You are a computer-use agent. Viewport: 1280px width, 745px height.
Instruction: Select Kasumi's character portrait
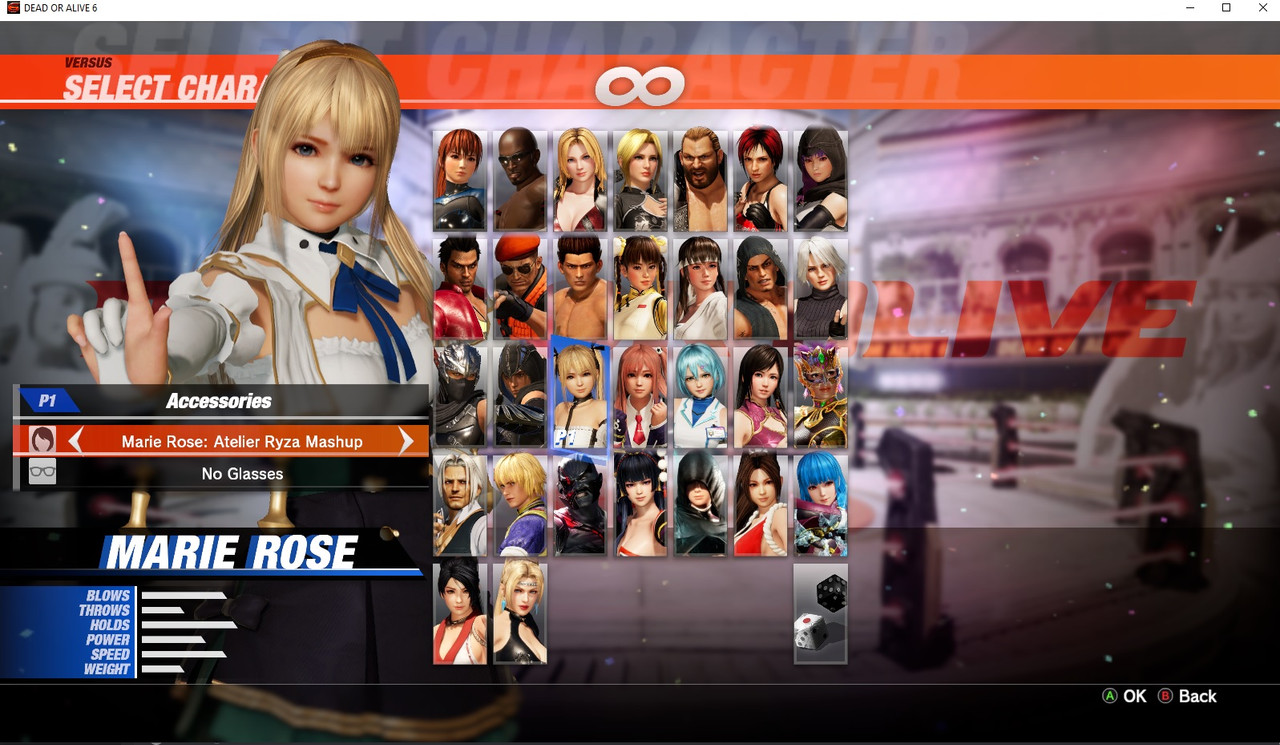click(460, 180)
